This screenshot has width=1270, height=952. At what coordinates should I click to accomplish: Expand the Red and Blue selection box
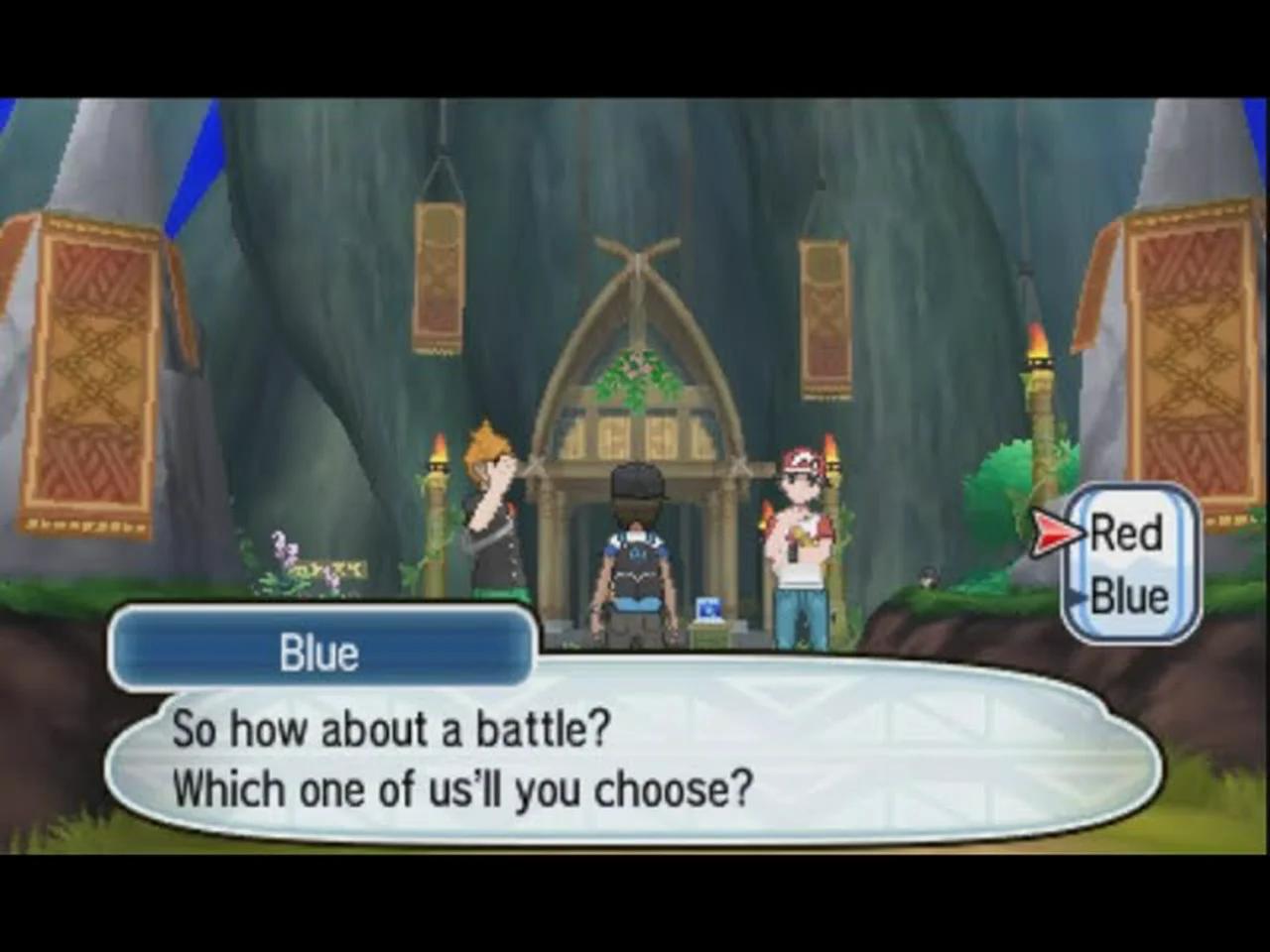[x=1131, y=560]
